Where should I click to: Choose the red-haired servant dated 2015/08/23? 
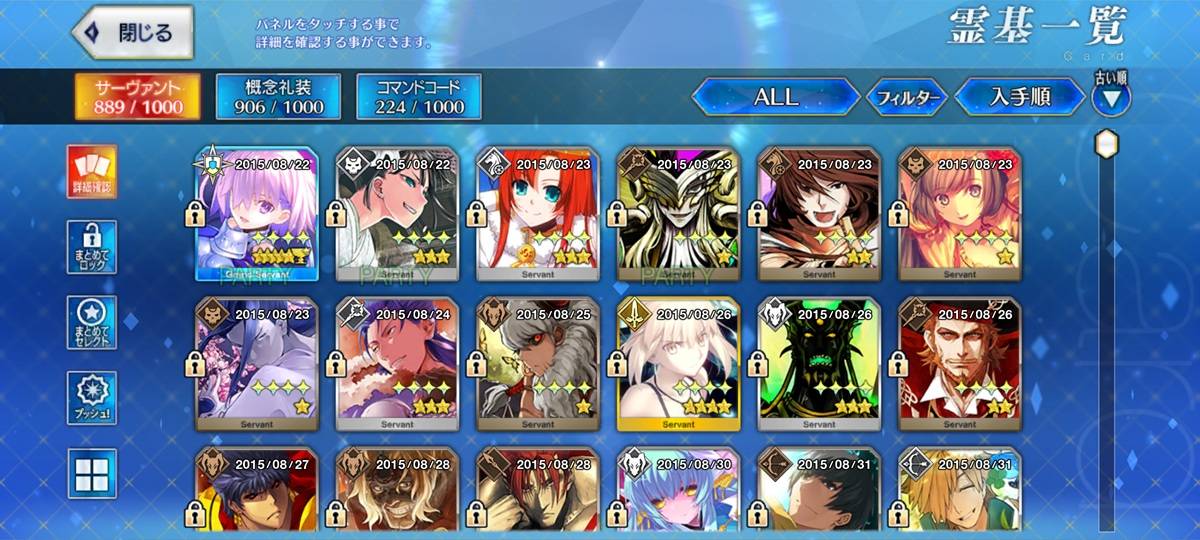(x=538, y=212)
